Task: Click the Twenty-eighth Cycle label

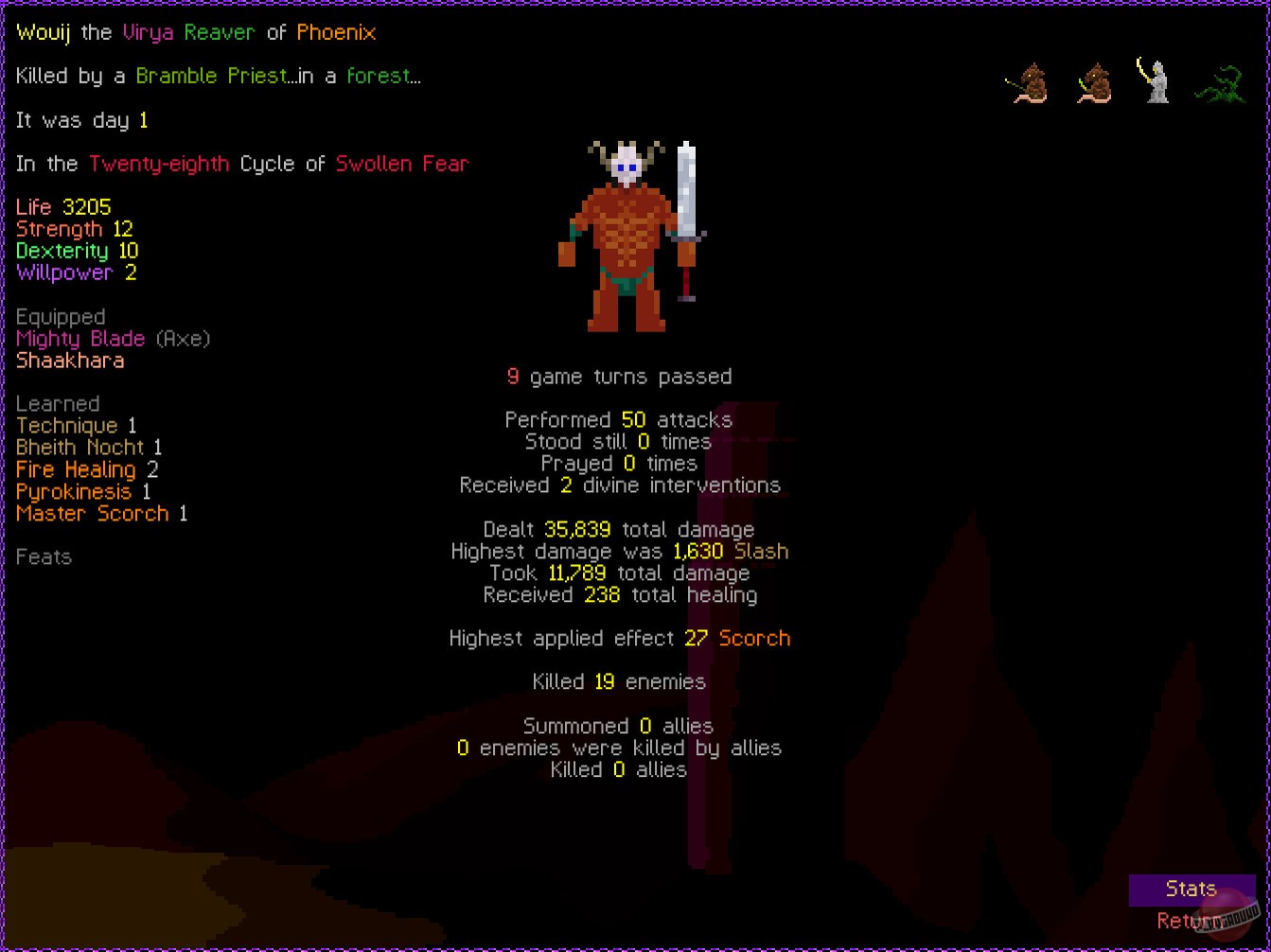Action: pyautogui.click(x=158, y=163)
